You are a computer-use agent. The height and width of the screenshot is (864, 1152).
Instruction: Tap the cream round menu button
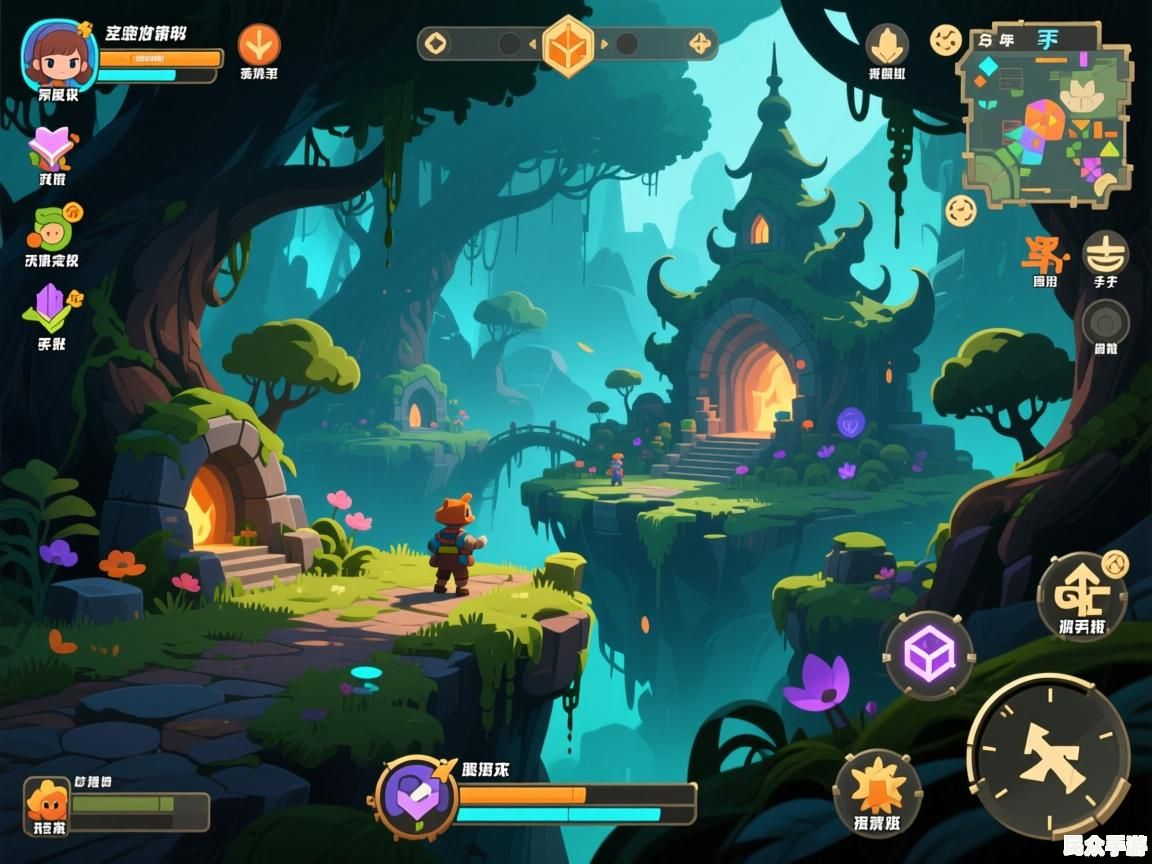(x=1105, y=253)
